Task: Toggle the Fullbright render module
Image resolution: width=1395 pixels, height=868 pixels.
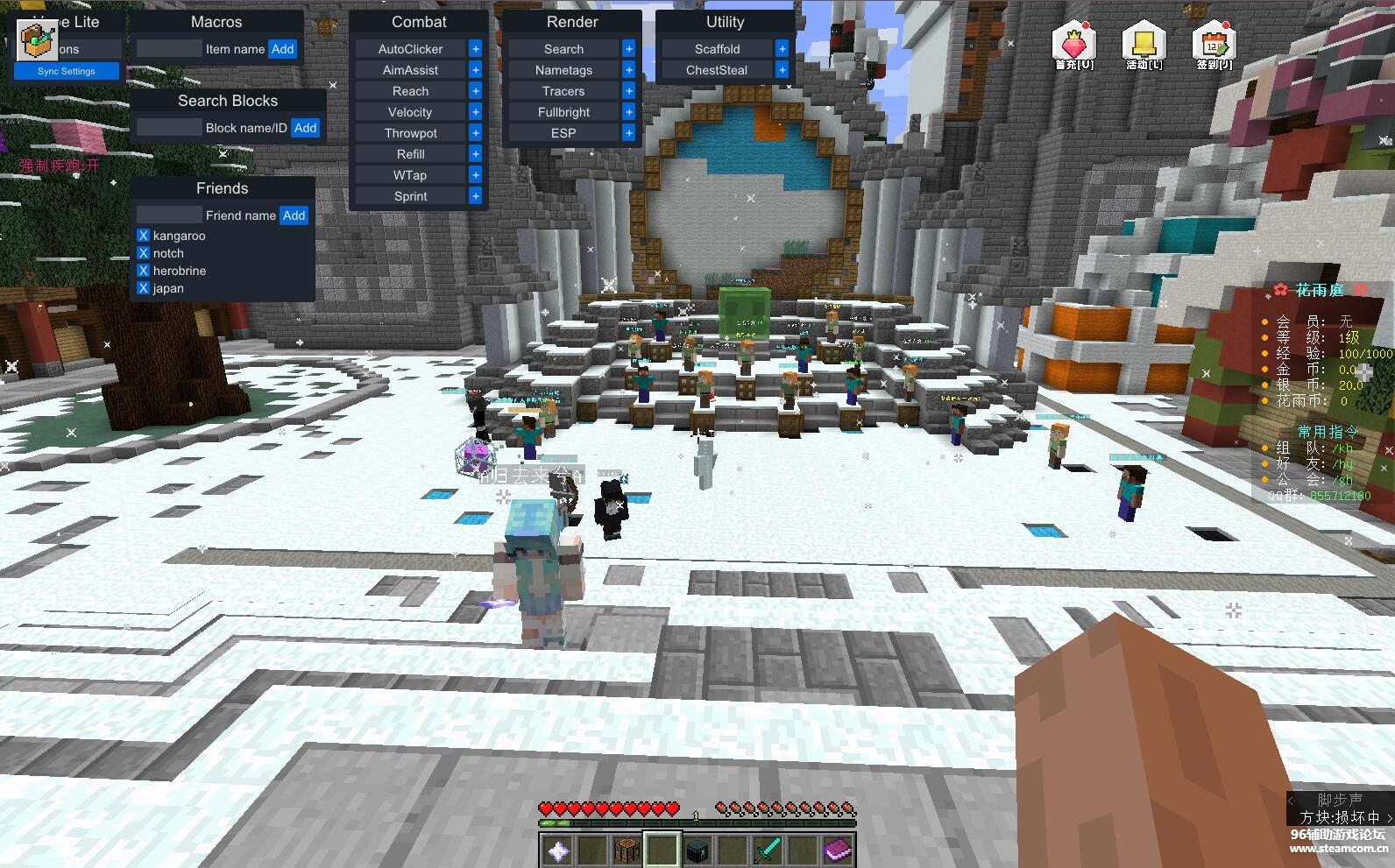Action: pyautogui.click(x=563, y=112)
